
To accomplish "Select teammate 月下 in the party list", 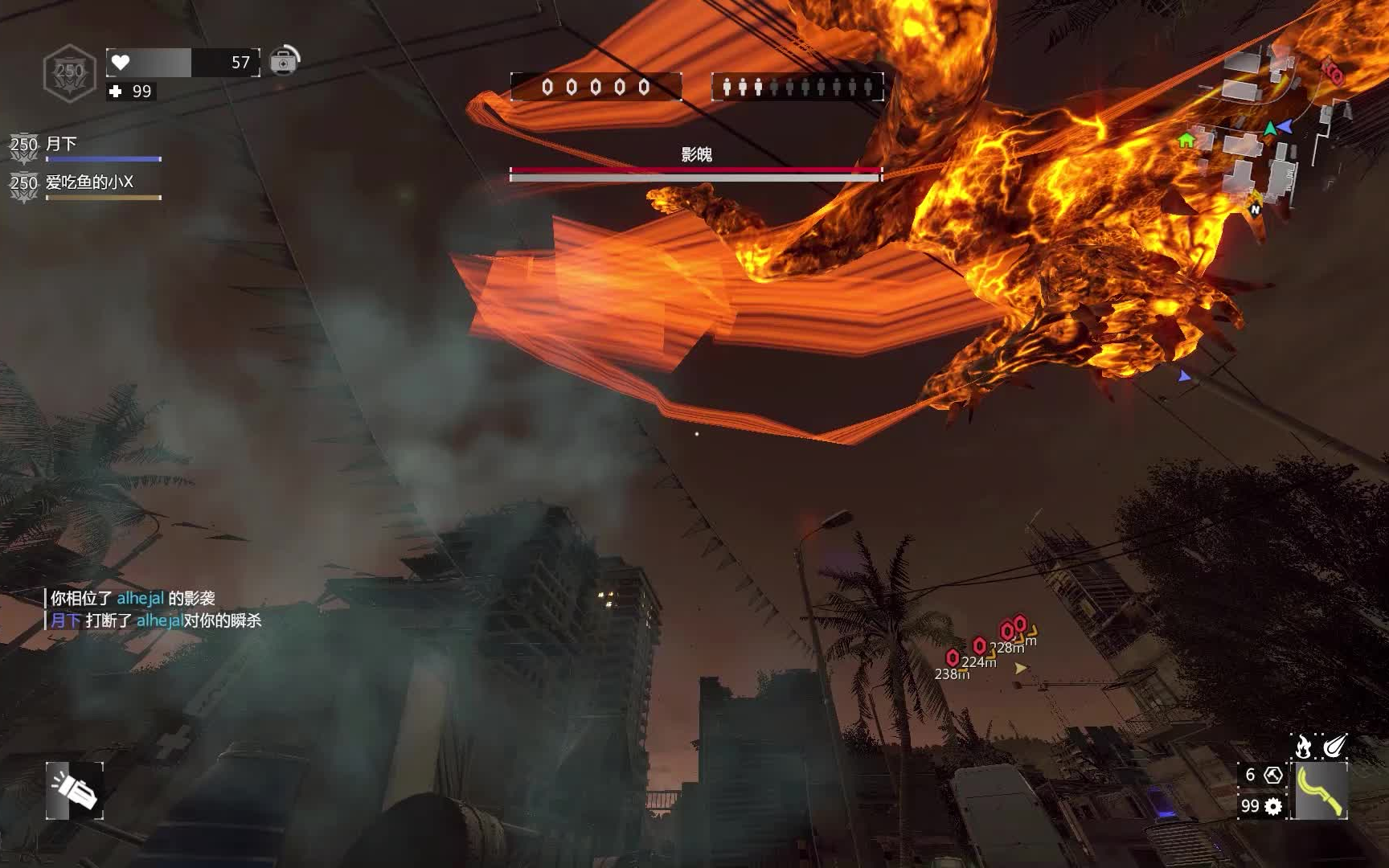I will 61,145.
